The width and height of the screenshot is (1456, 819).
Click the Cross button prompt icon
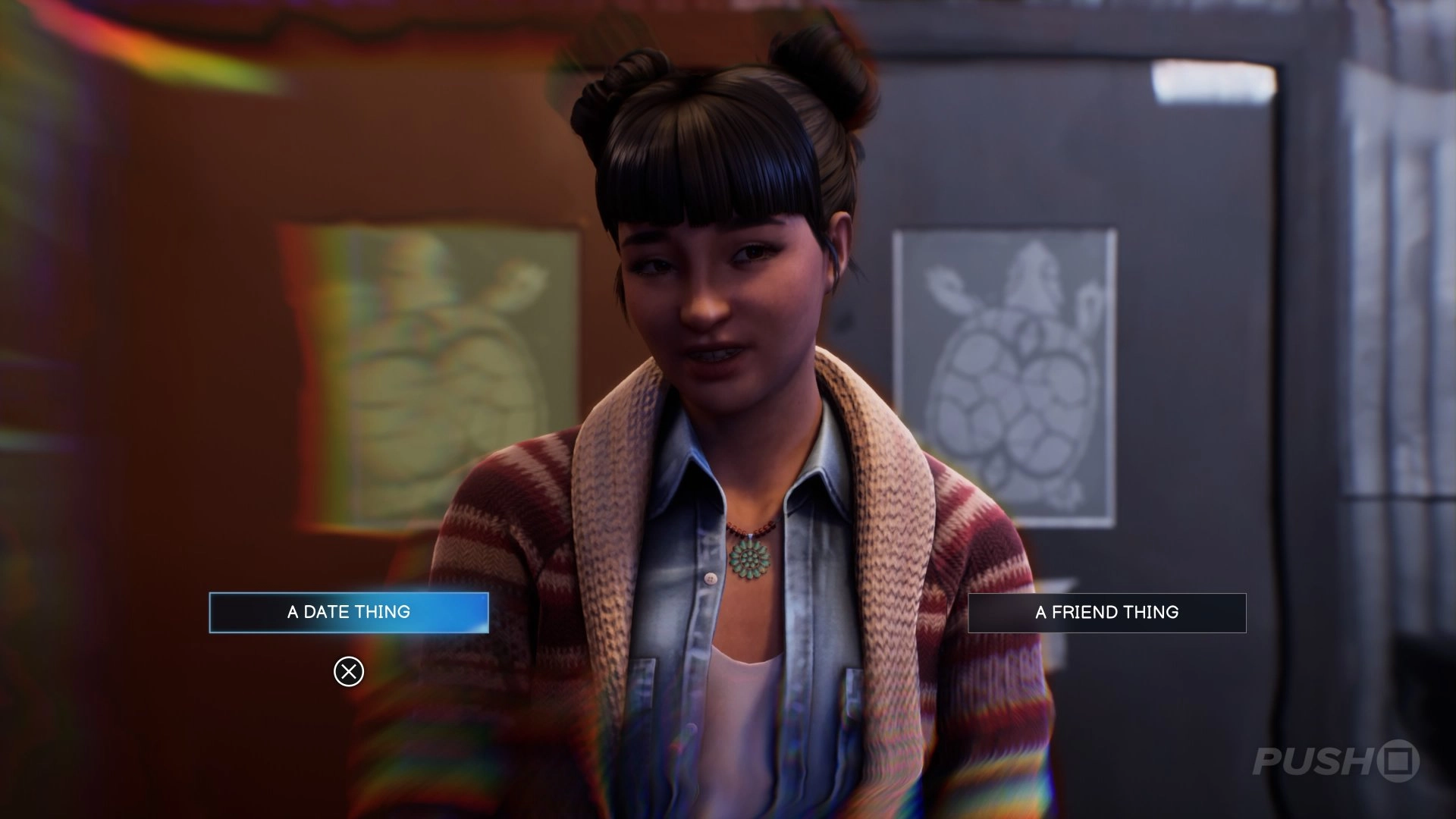click(349, 671)
